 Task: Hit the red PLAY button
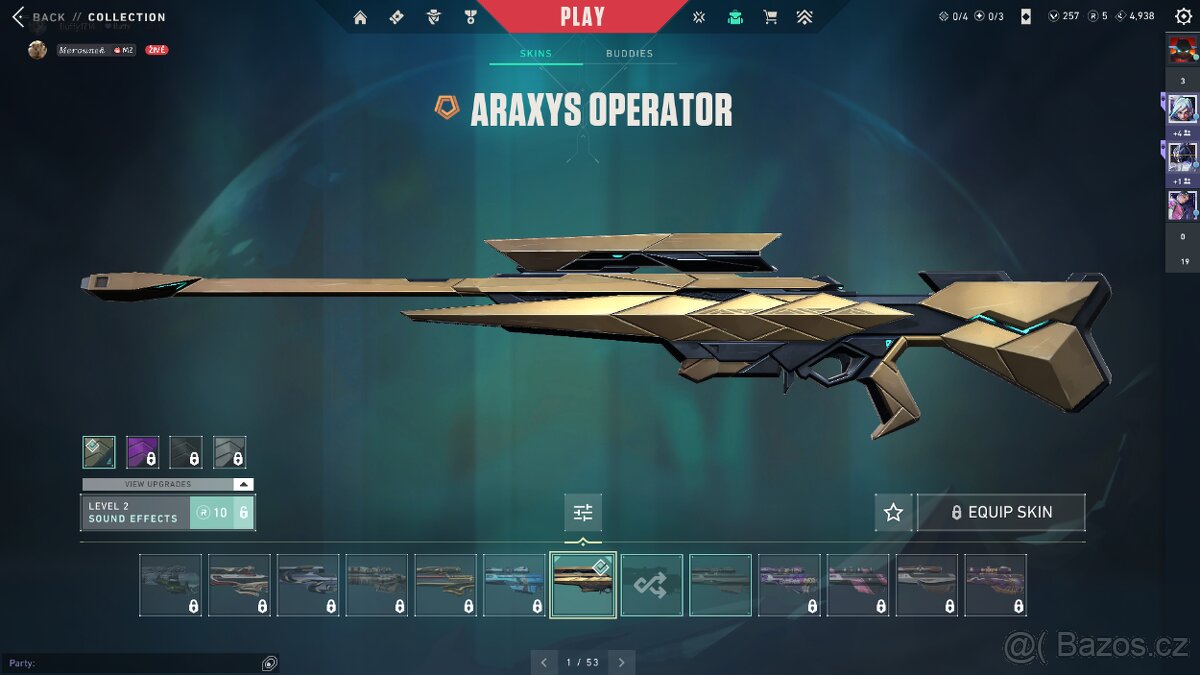(x=582, y=17)
